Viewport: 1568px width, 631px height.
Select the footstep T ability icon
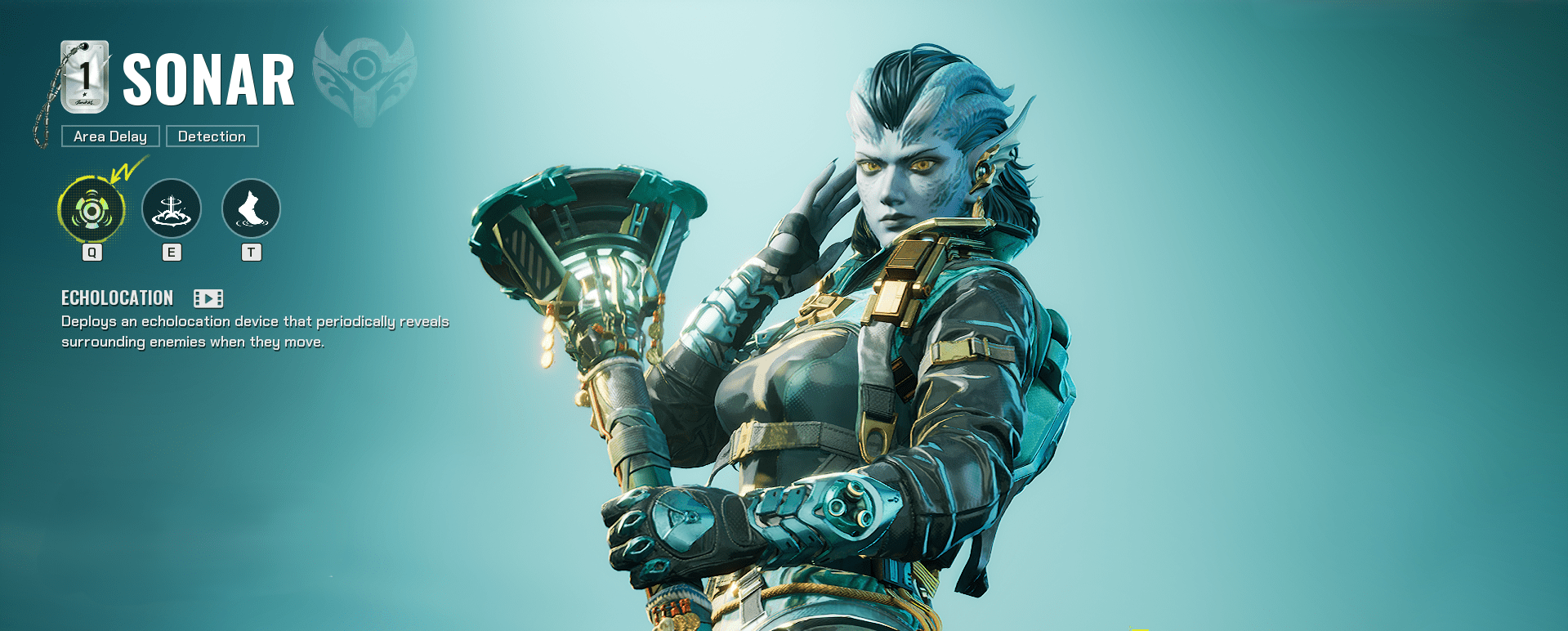click(250, 209)
